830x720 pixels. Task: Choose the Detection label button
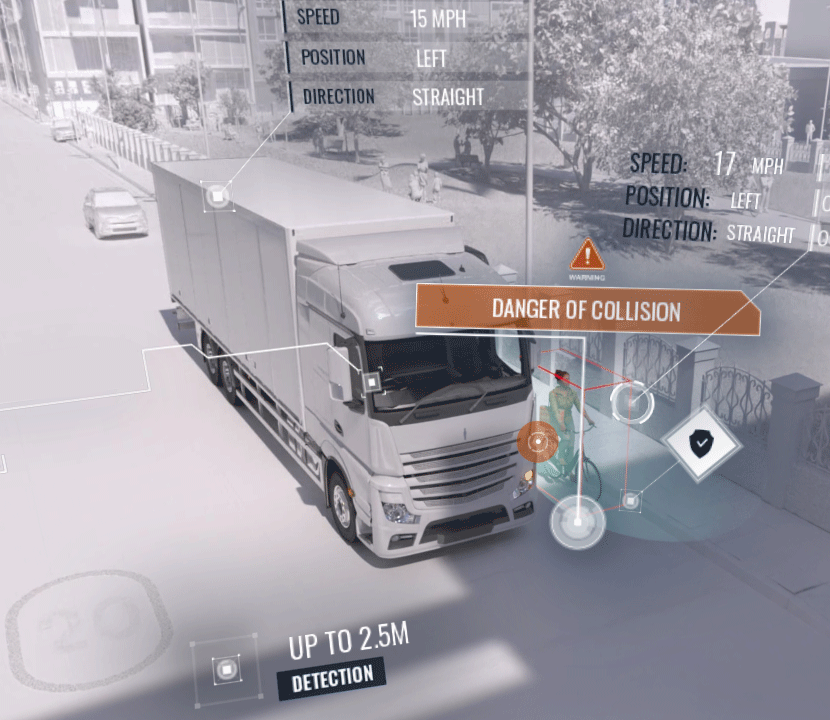click(332, 678)
